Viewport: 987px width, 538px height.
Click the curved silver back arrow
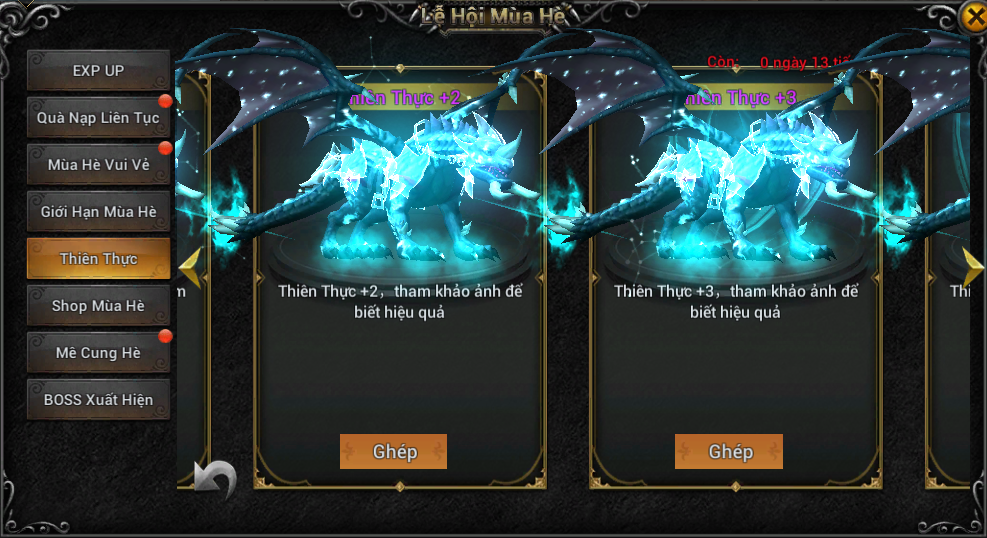click(214, 479)
